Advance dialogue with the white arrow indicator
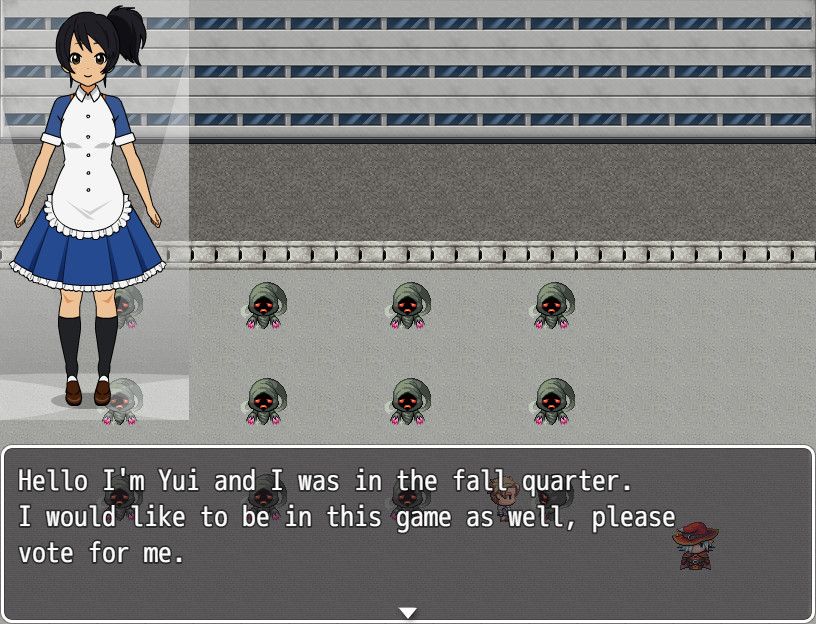The height and width of the screenshot is (624, 816). pos(408,612)
